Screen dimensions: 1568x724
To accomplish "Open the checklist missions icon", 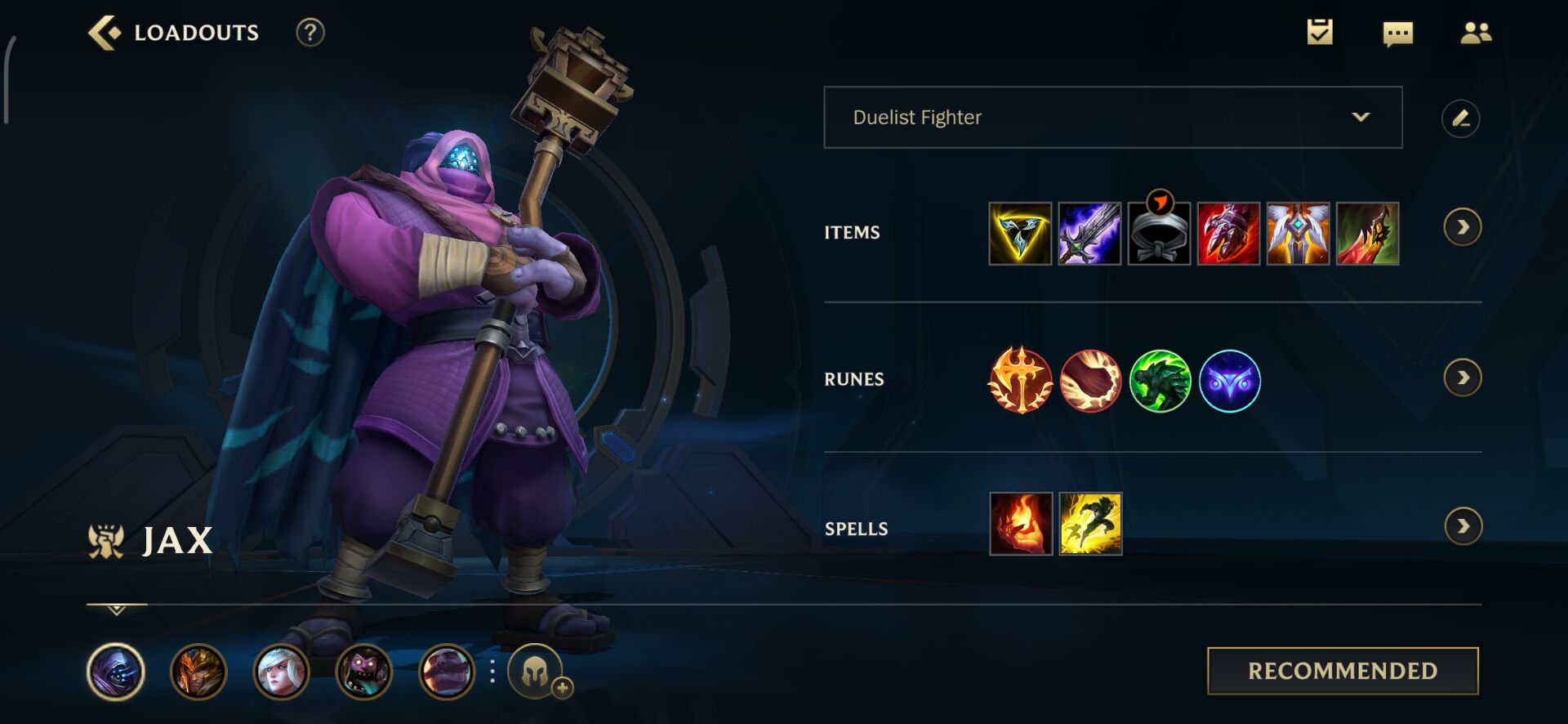I will coord(1320,33).
